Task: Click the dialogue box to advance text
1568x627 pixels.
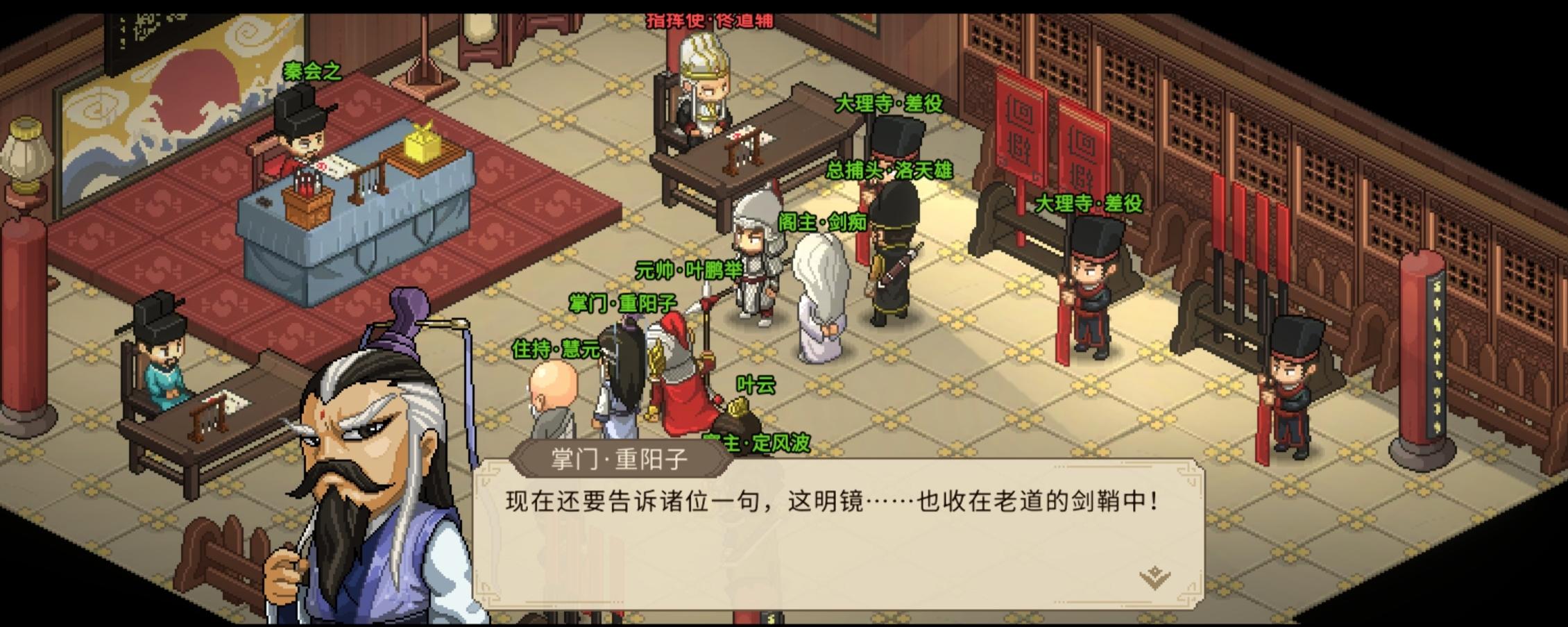Action: (833, 528)
